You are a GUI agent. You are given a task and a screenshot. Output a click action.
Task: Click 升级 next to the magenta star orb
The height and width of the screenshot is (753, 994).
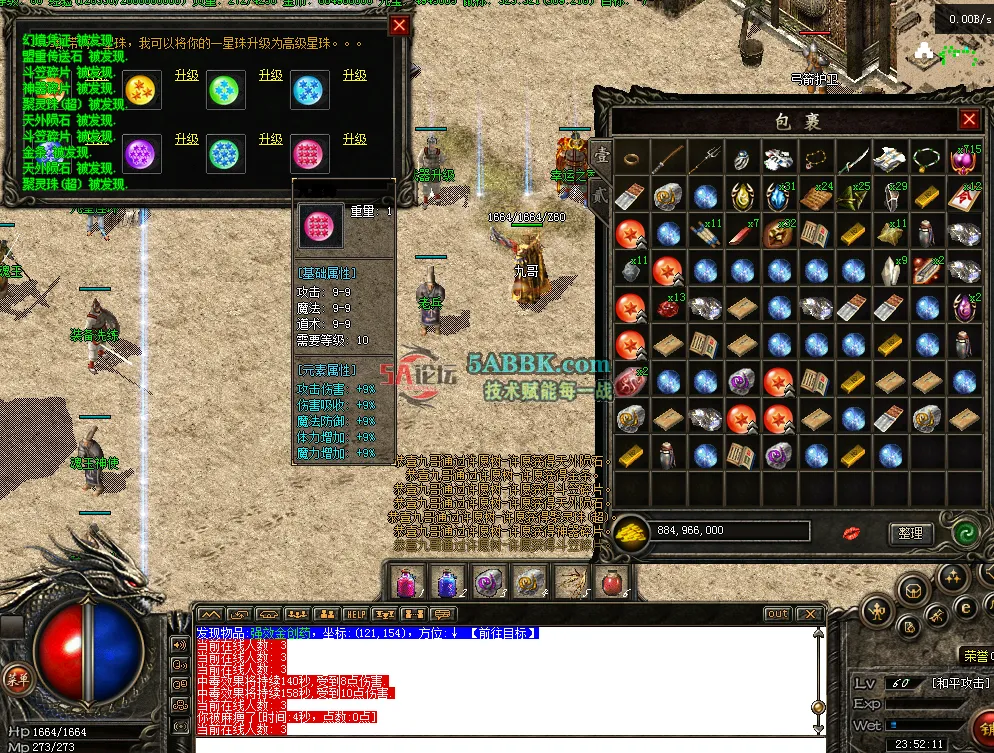click(x=355, y=140)
